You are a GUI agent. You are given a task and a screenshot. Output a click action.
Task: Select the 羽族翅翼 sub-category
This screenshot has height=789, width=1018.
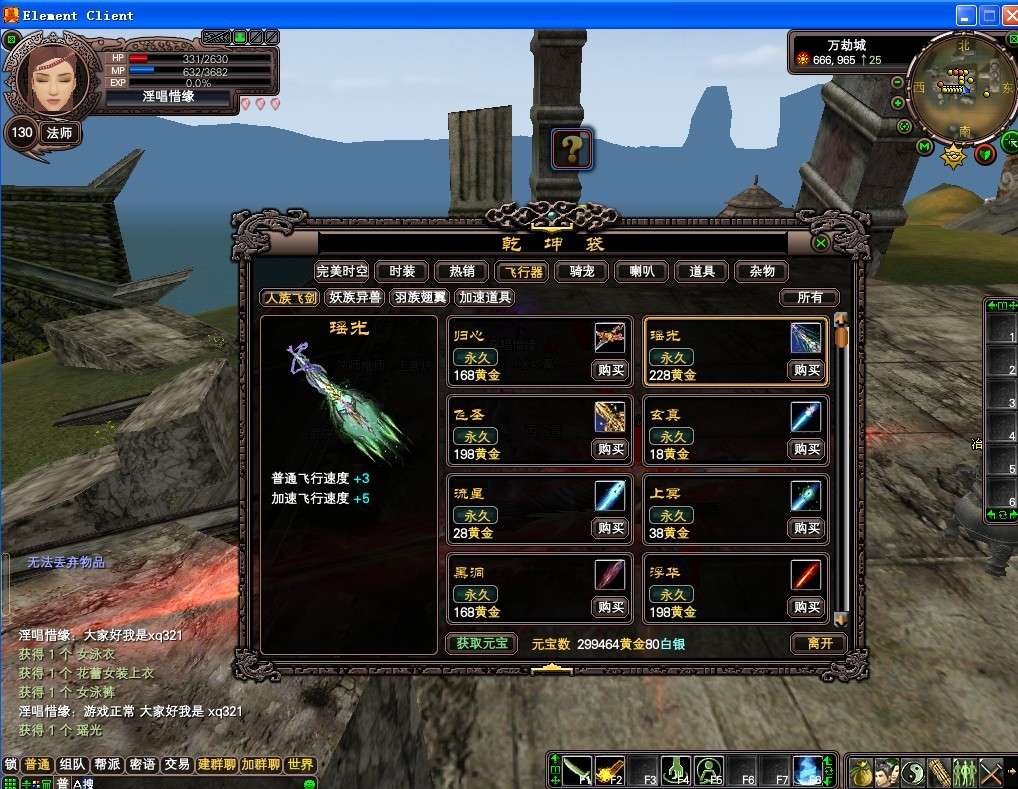coord(419,297)
